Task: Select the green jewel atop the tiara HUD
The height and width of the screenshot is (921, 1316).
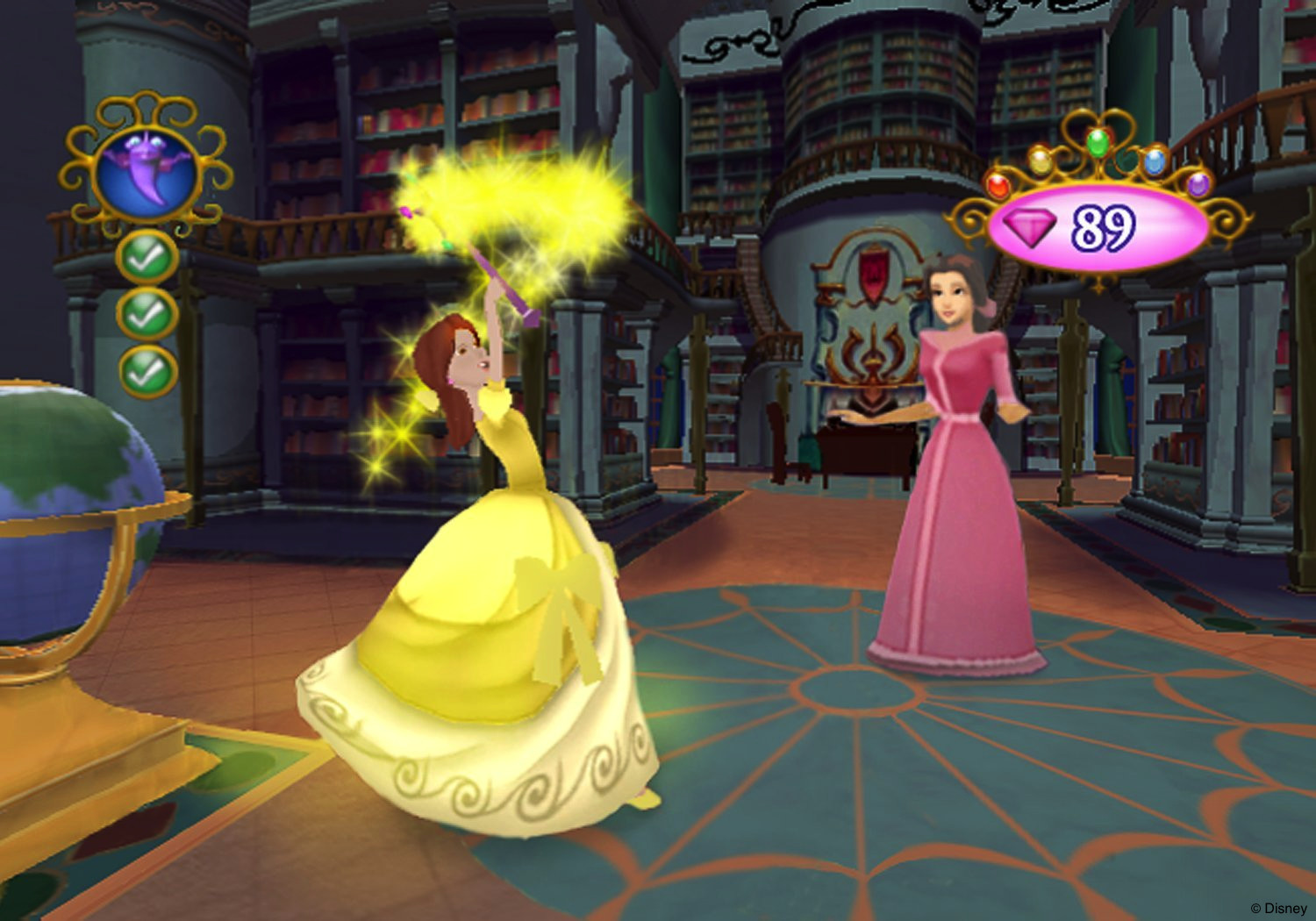Action: tap(1097, 143)
